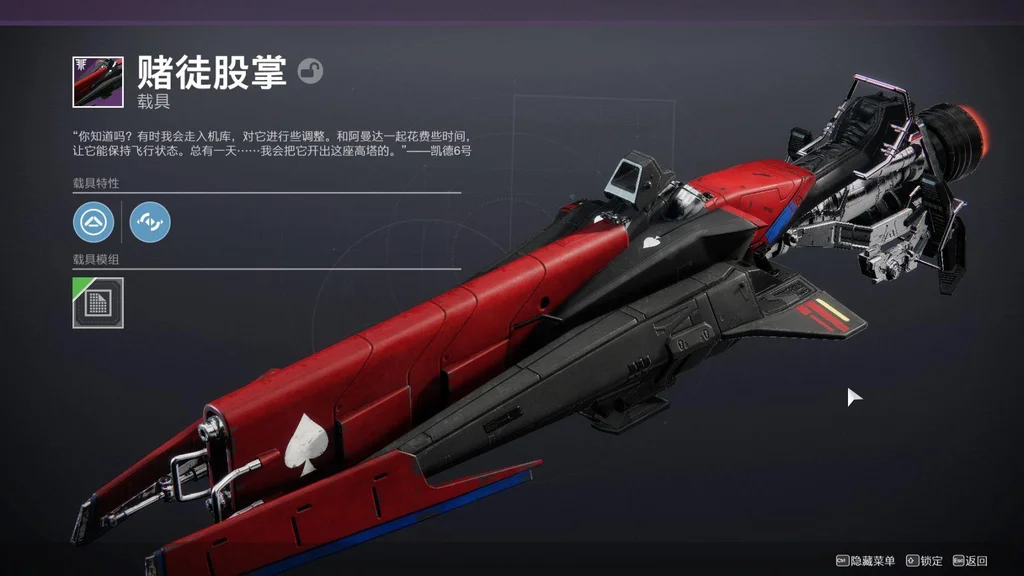Toggle the padlock icon beside the item name
The width and height of the screenshot is (1024, 576).
coord(310,71)
